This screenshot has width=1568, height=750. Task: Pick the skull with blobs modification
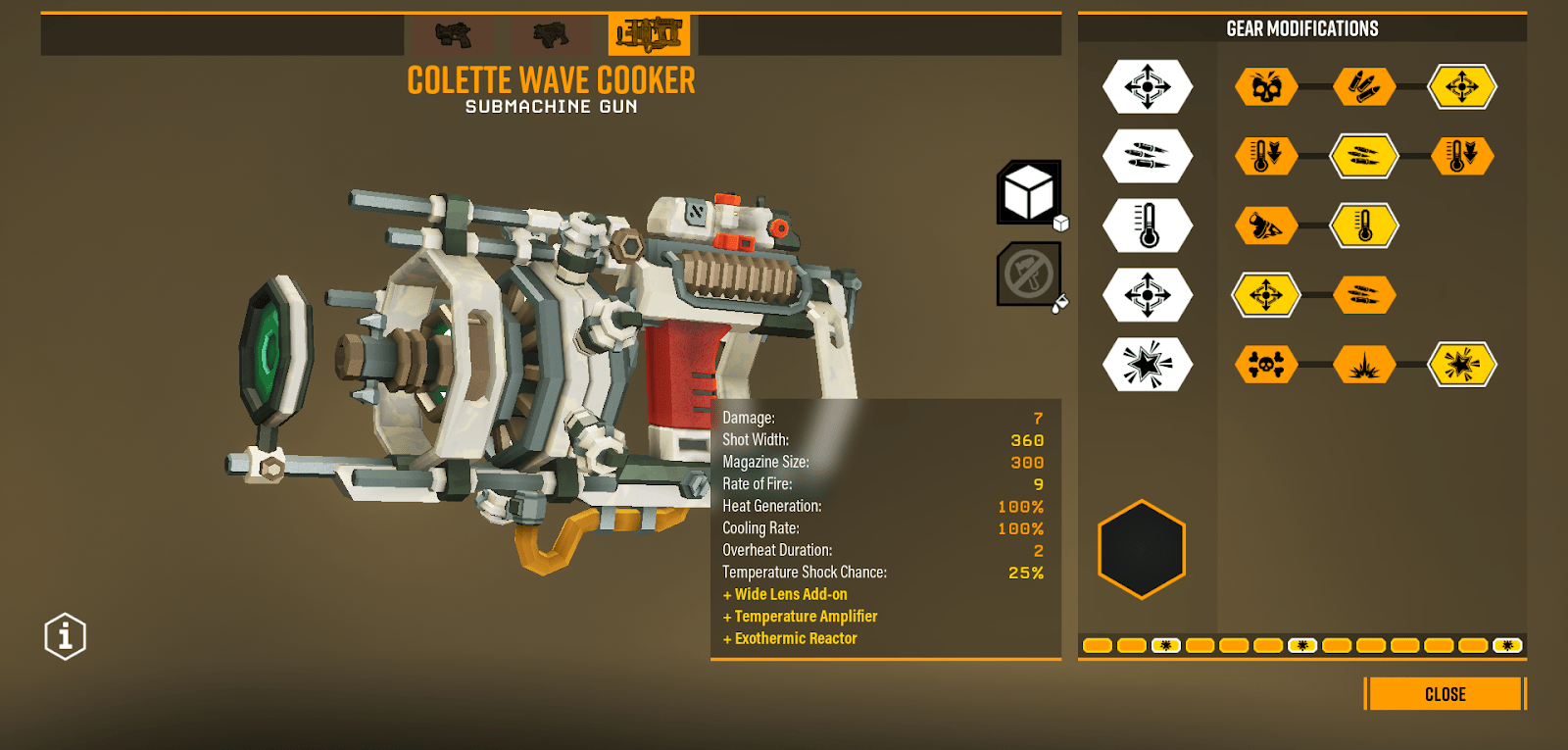[1266, 365]
